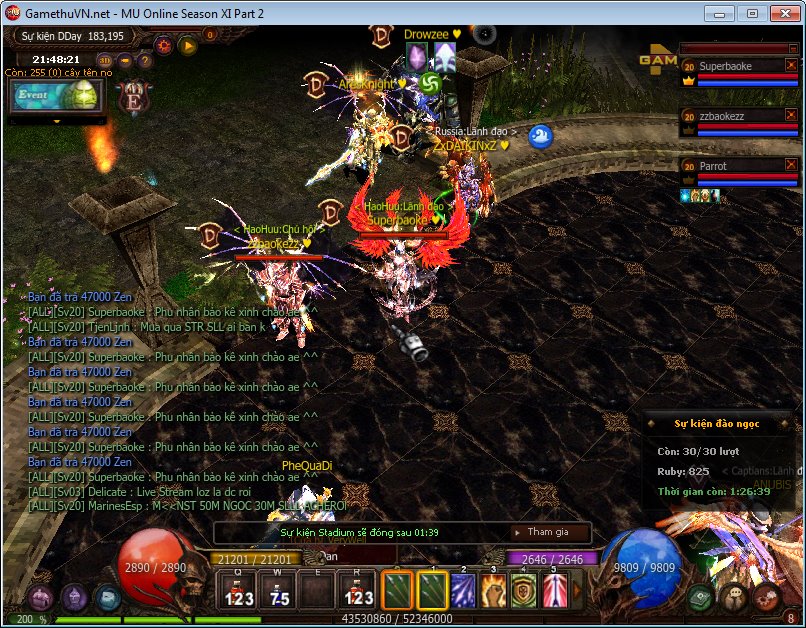
Task: Click the yellow play arrow icon
Action: tap(188, 45)
